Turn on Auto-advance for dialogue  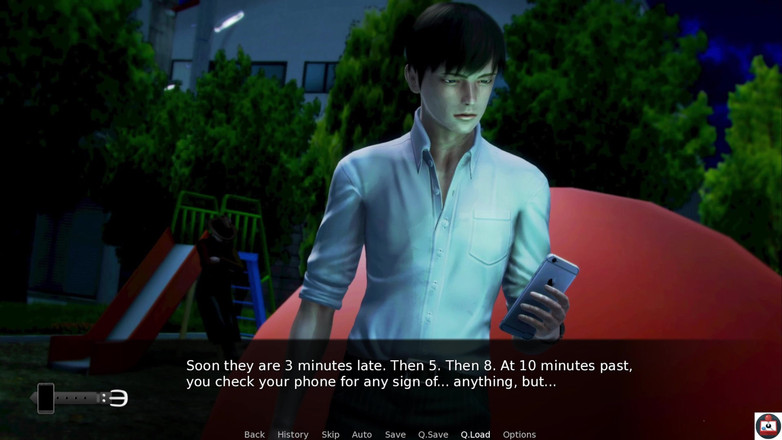tap(361, 434)
